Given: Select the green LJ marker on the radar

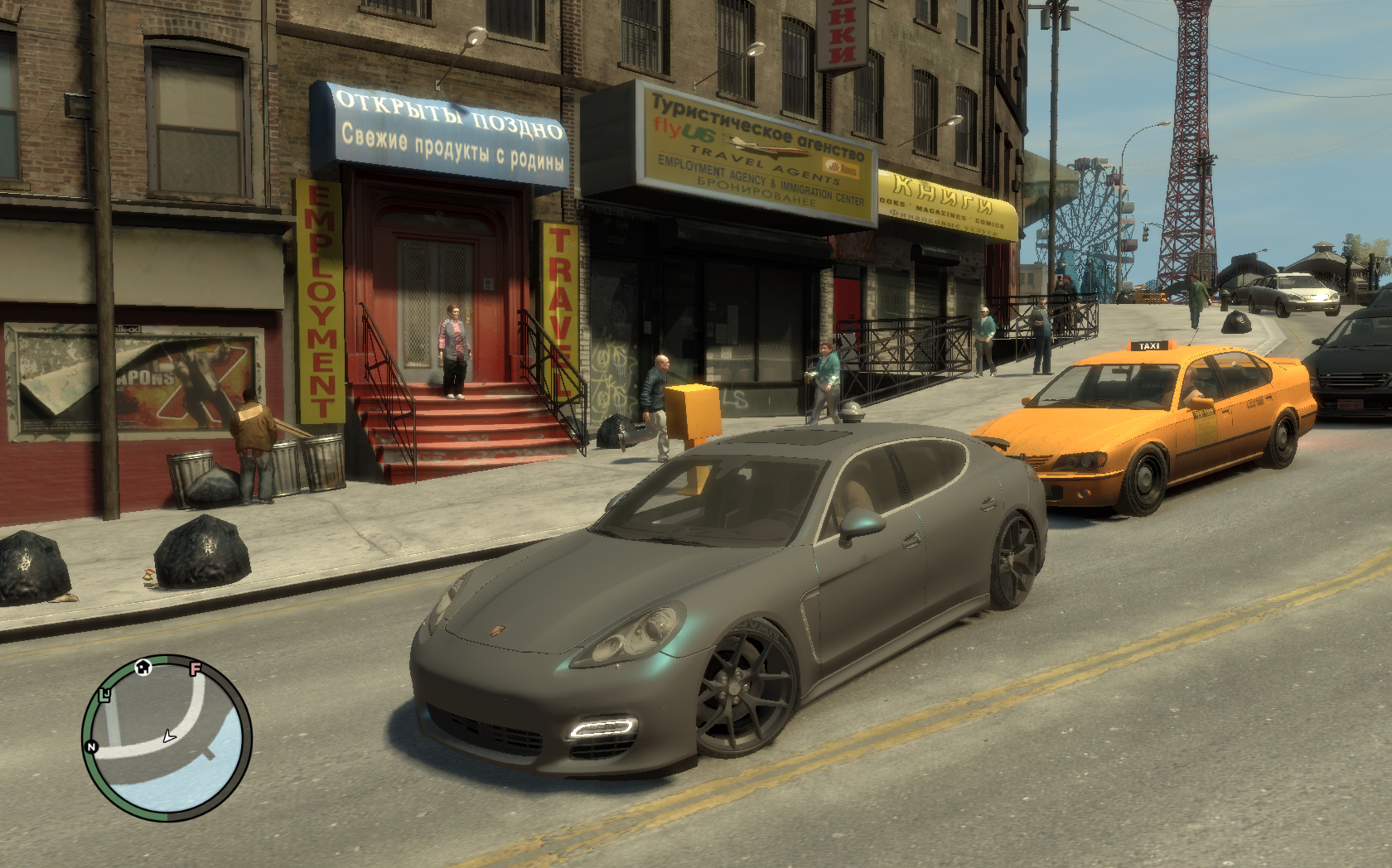Looking at the screenshot, I should pyautogui.click(x=105, y=694).
